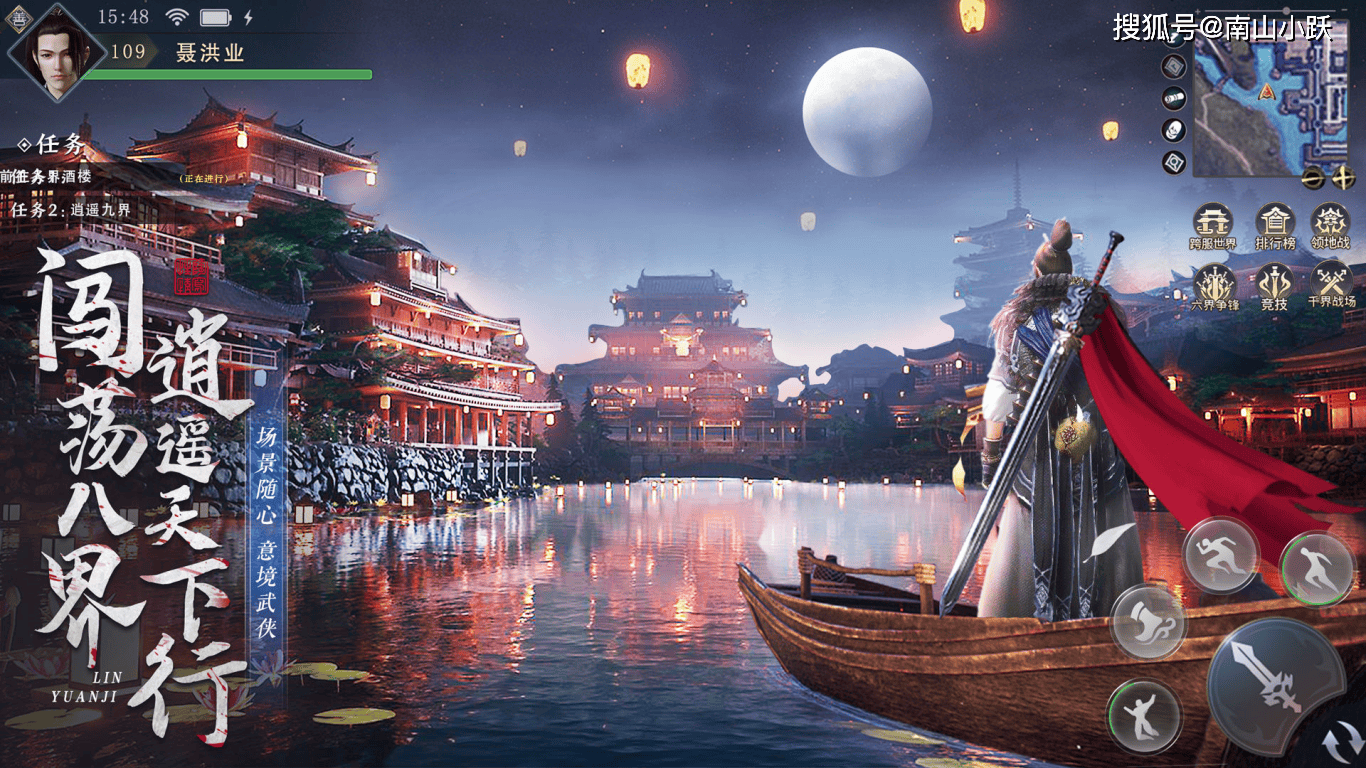Use the kneeling figure skill button
This screenshot has height=768, width=1366.
(x=1144, y=716)
